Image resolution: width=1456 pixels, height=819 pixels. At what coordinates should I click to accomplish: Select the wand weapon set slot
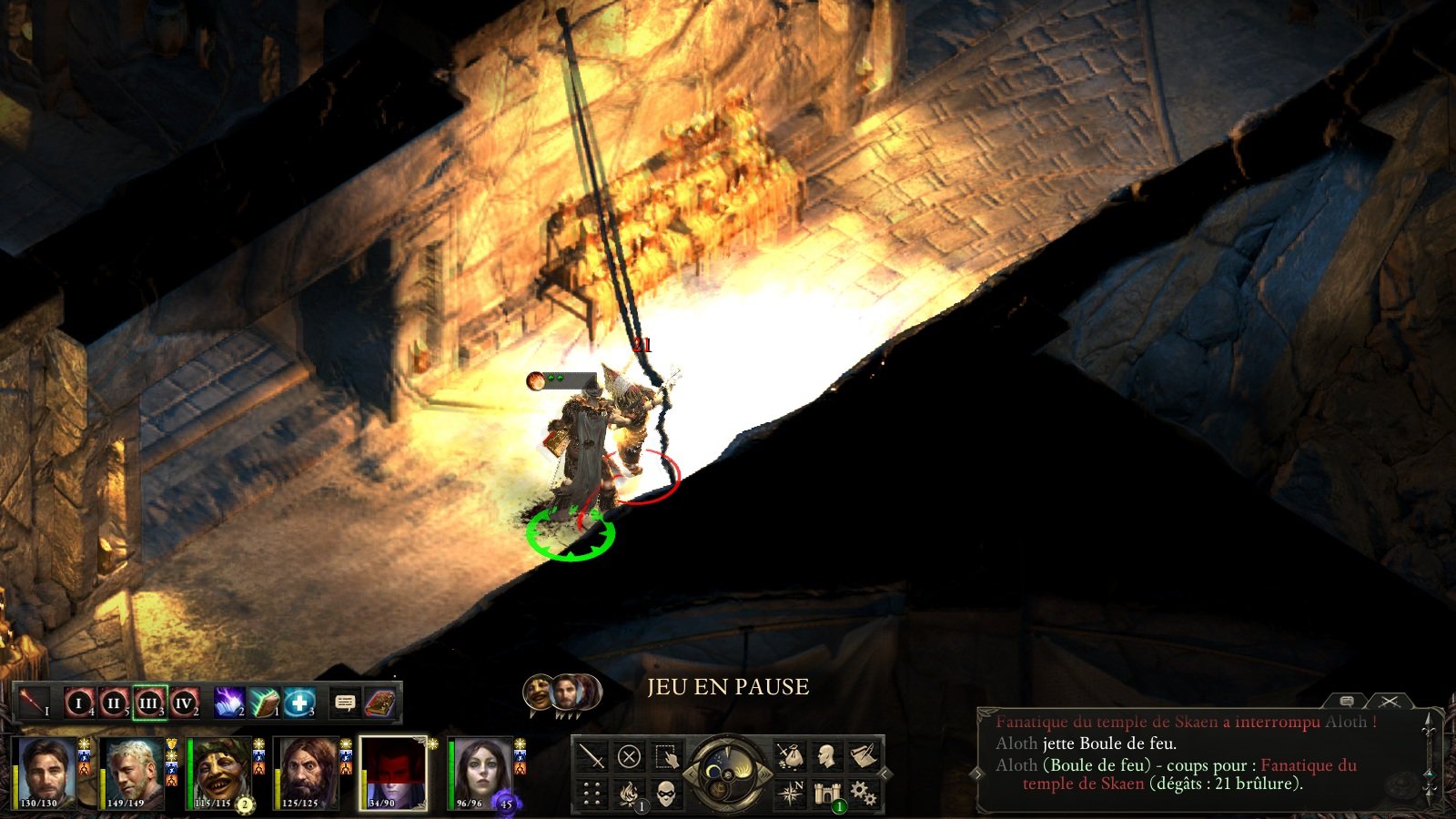(x=34, y=703)
